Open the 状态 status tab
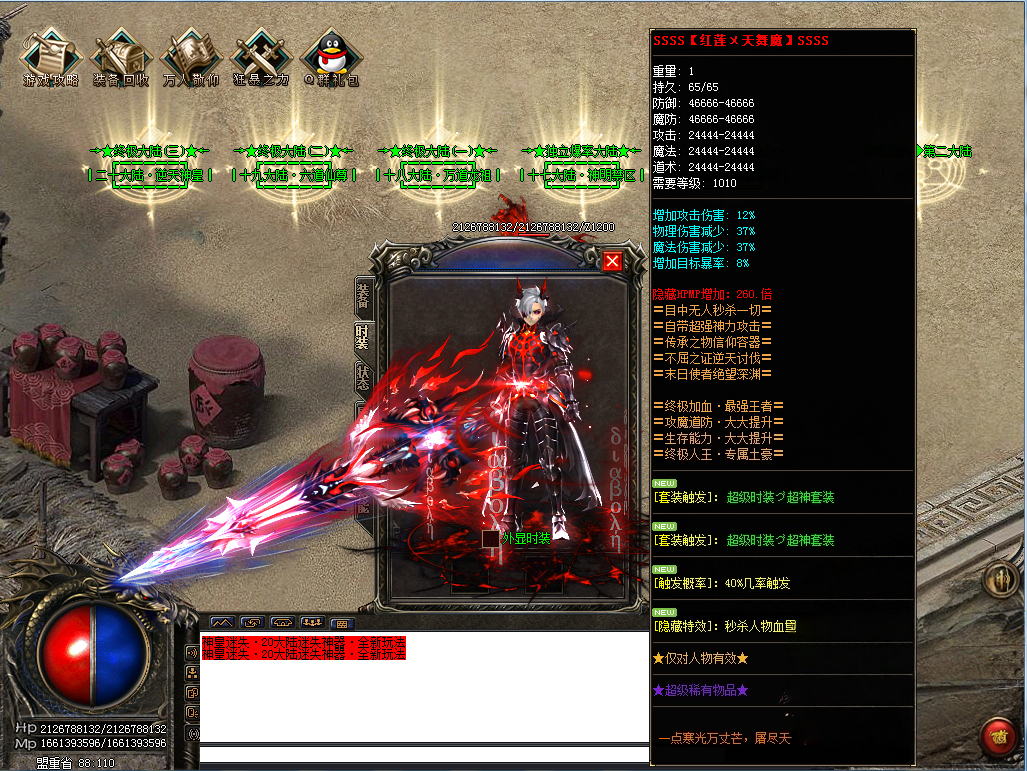1027x771 pixels. click(362, 377)
